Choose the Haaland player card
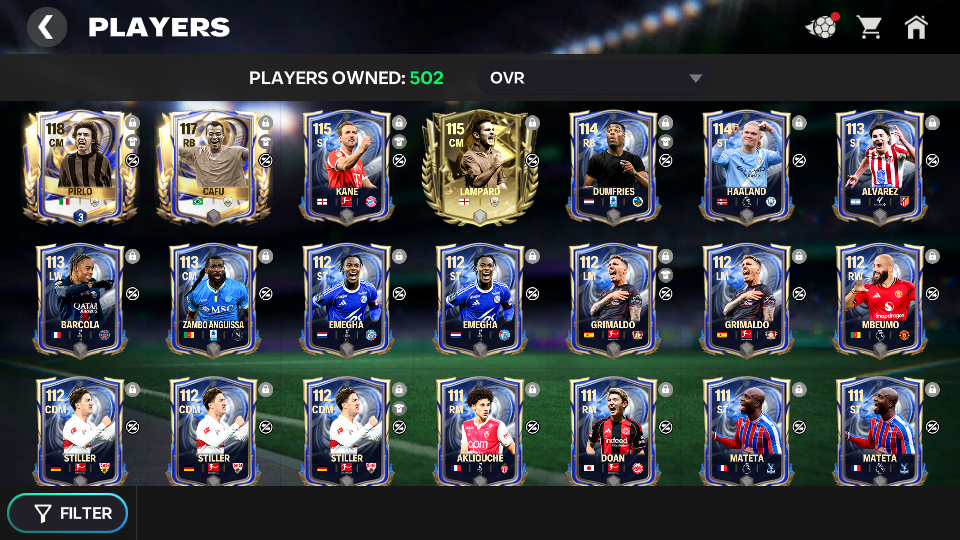The height and width of the screenshot is (540, 960). (x=746, y=165)
